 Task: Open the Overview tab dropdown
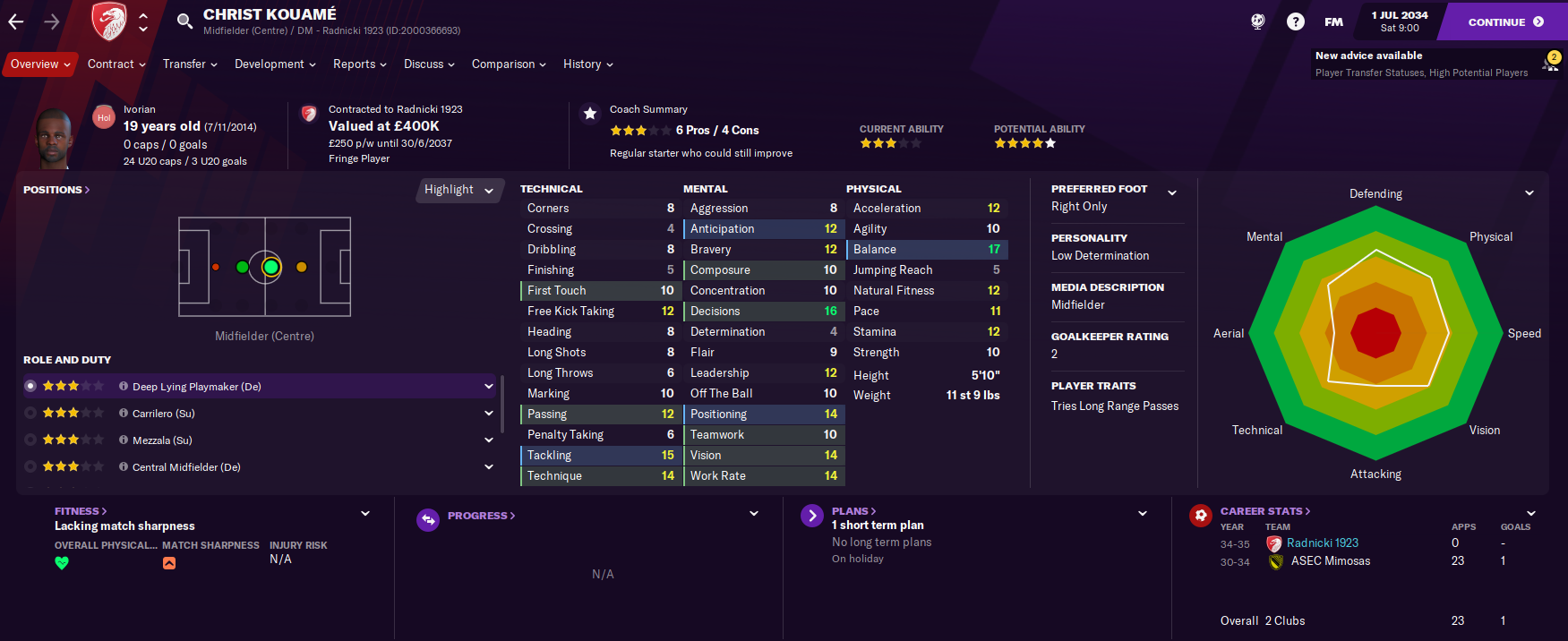pyautogui.click(x=40, y=64)
